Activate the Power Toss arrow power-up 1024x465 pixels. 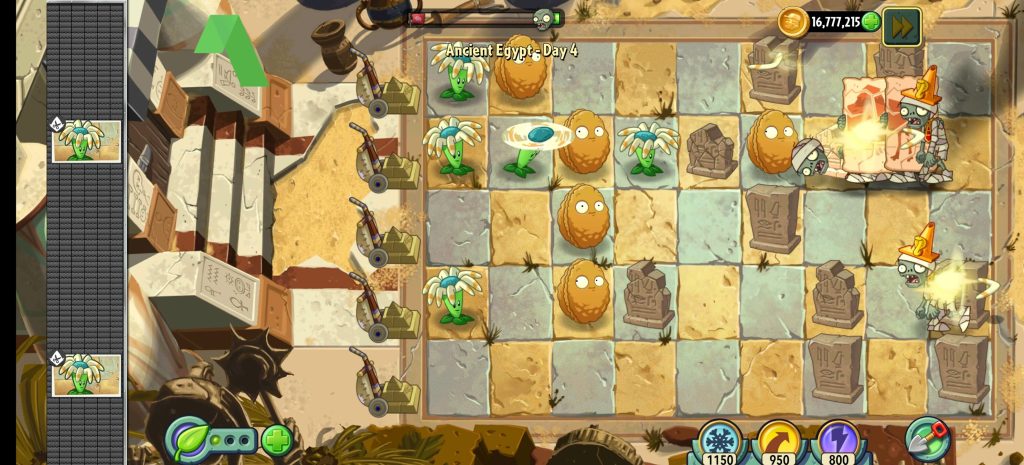click(778, 440)
